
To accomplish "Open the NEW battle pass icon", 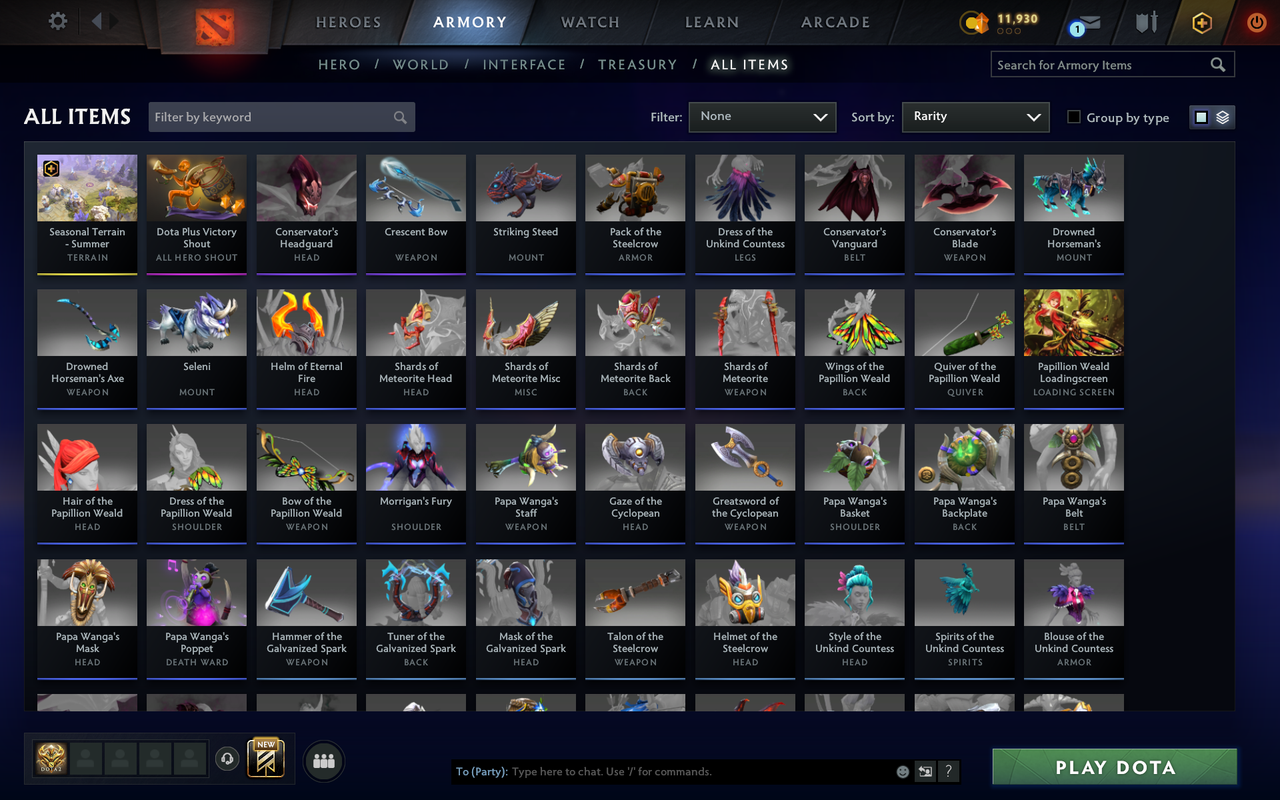I will (266, 760).
